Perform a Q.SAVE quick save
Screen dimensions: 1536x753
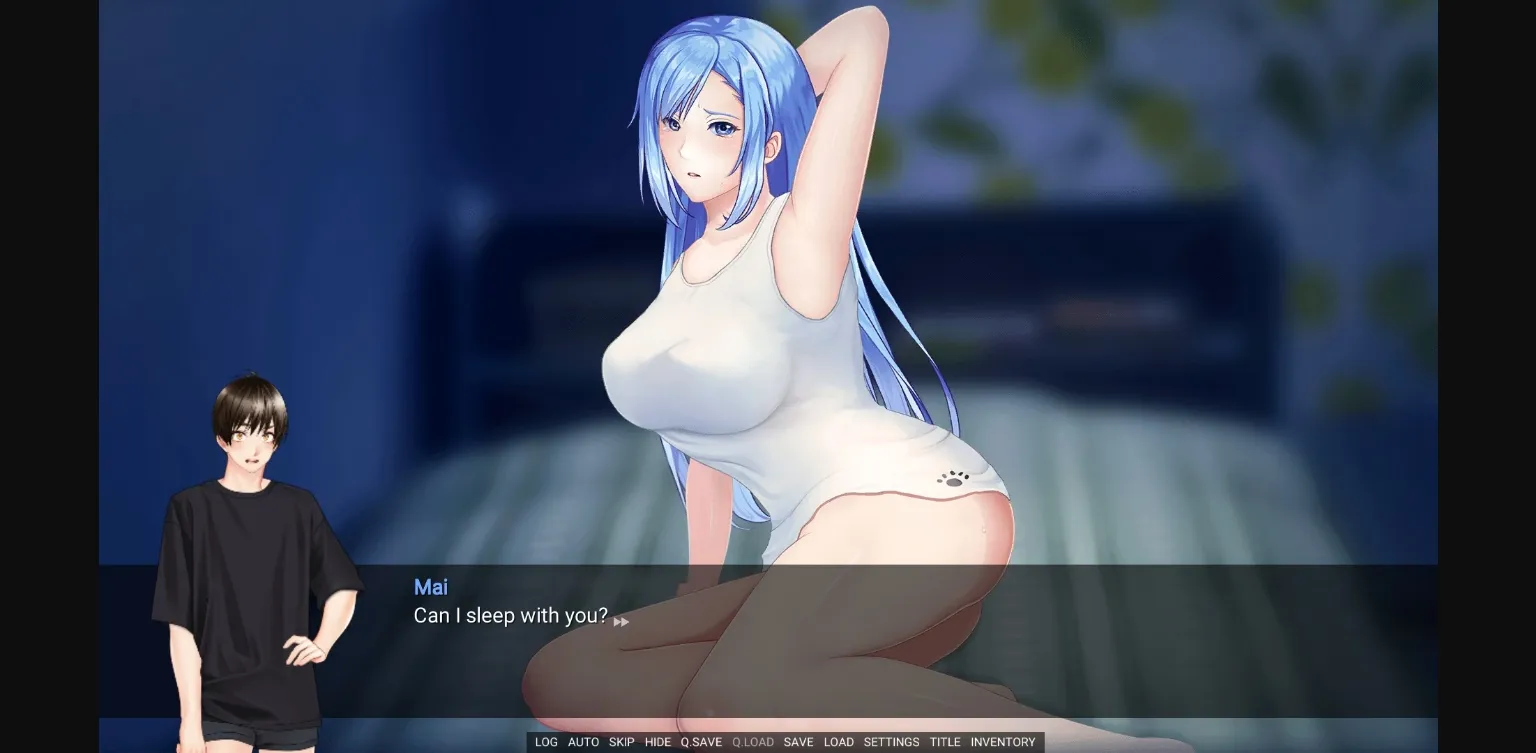click(700, 742)
